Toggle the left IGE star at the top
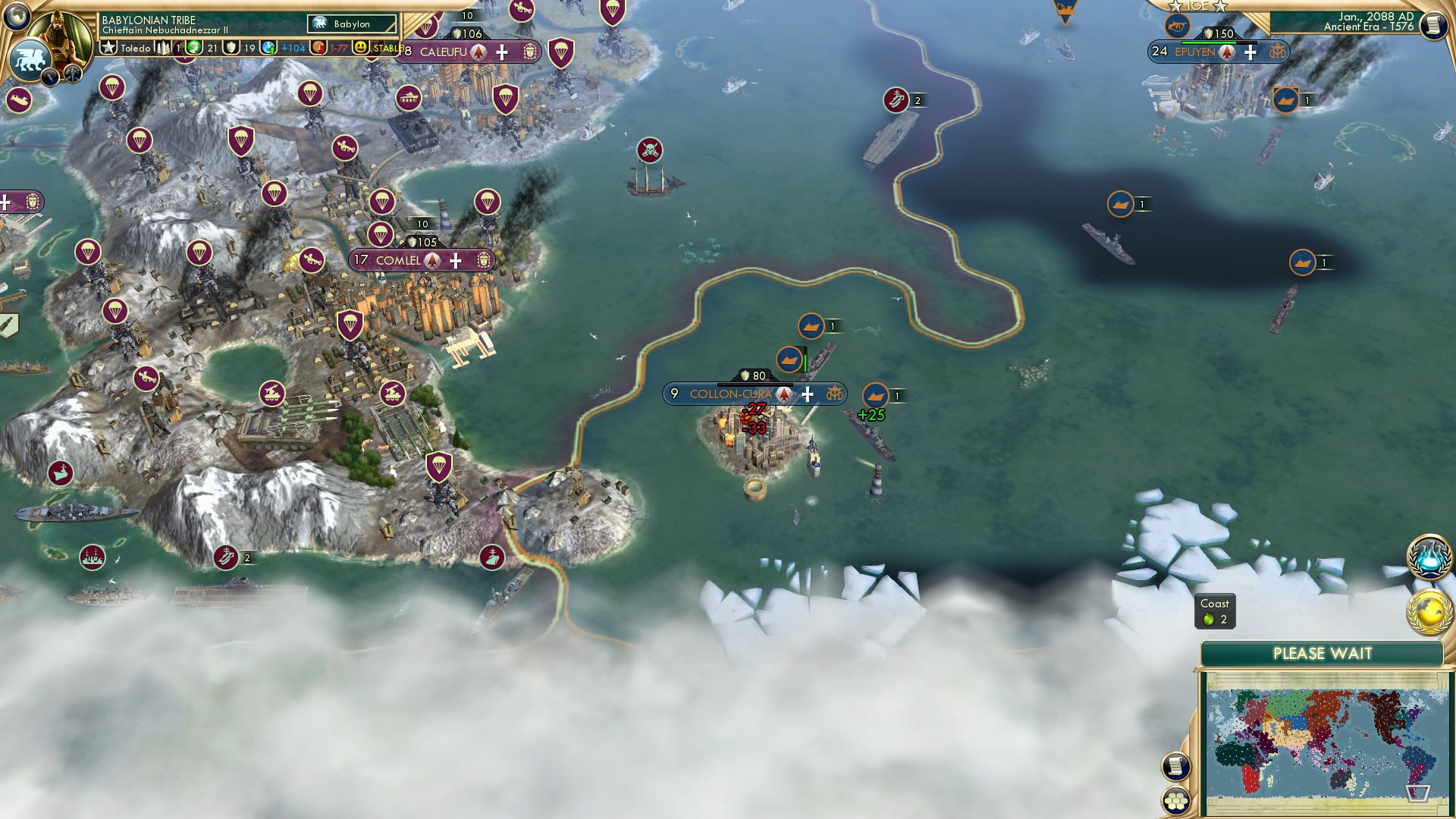Viewport: 1456px width, 819px height. pos(1176,6)
